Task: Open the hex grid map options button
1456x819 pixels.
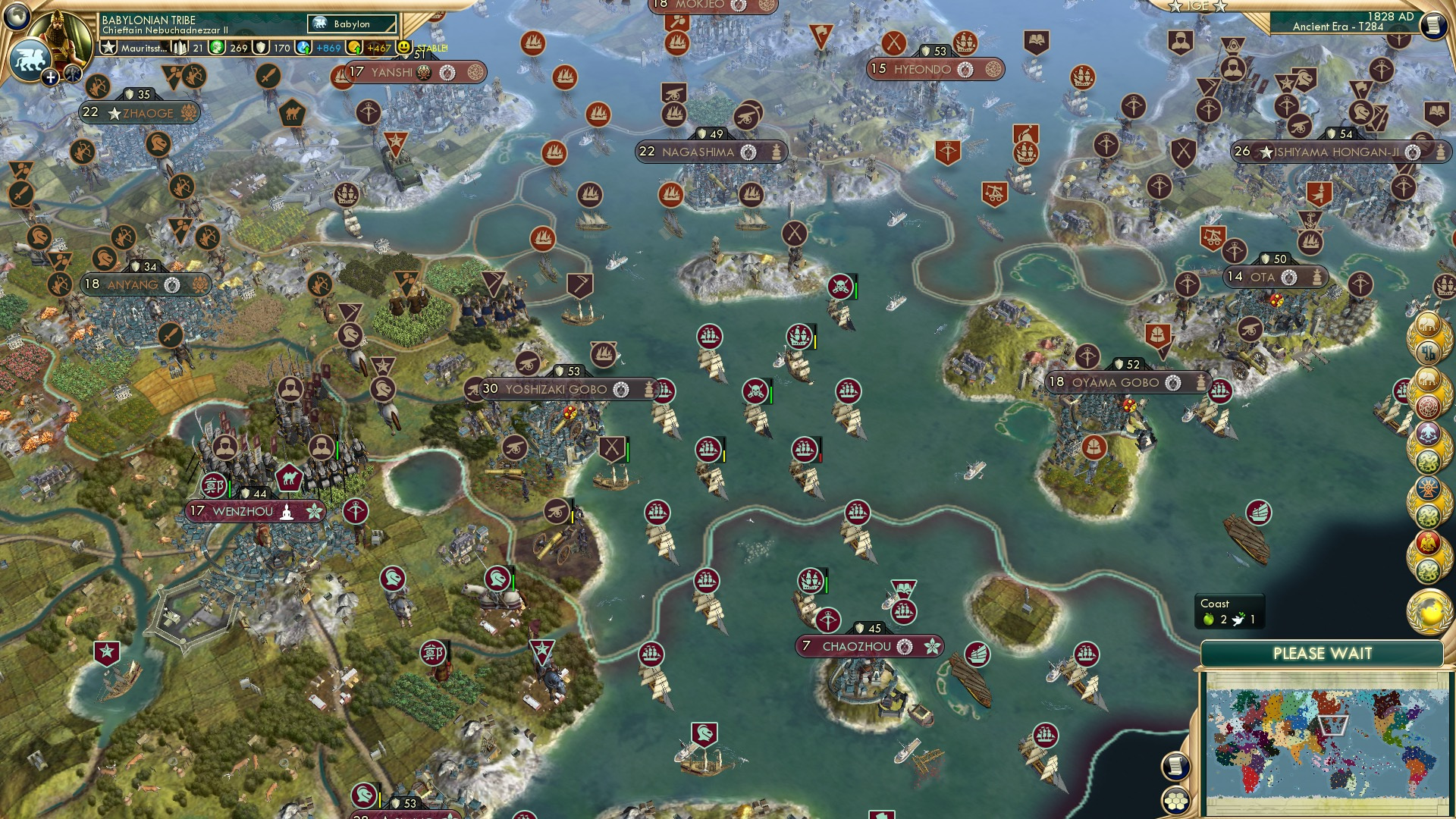Action: click(x=1175, y=800)
